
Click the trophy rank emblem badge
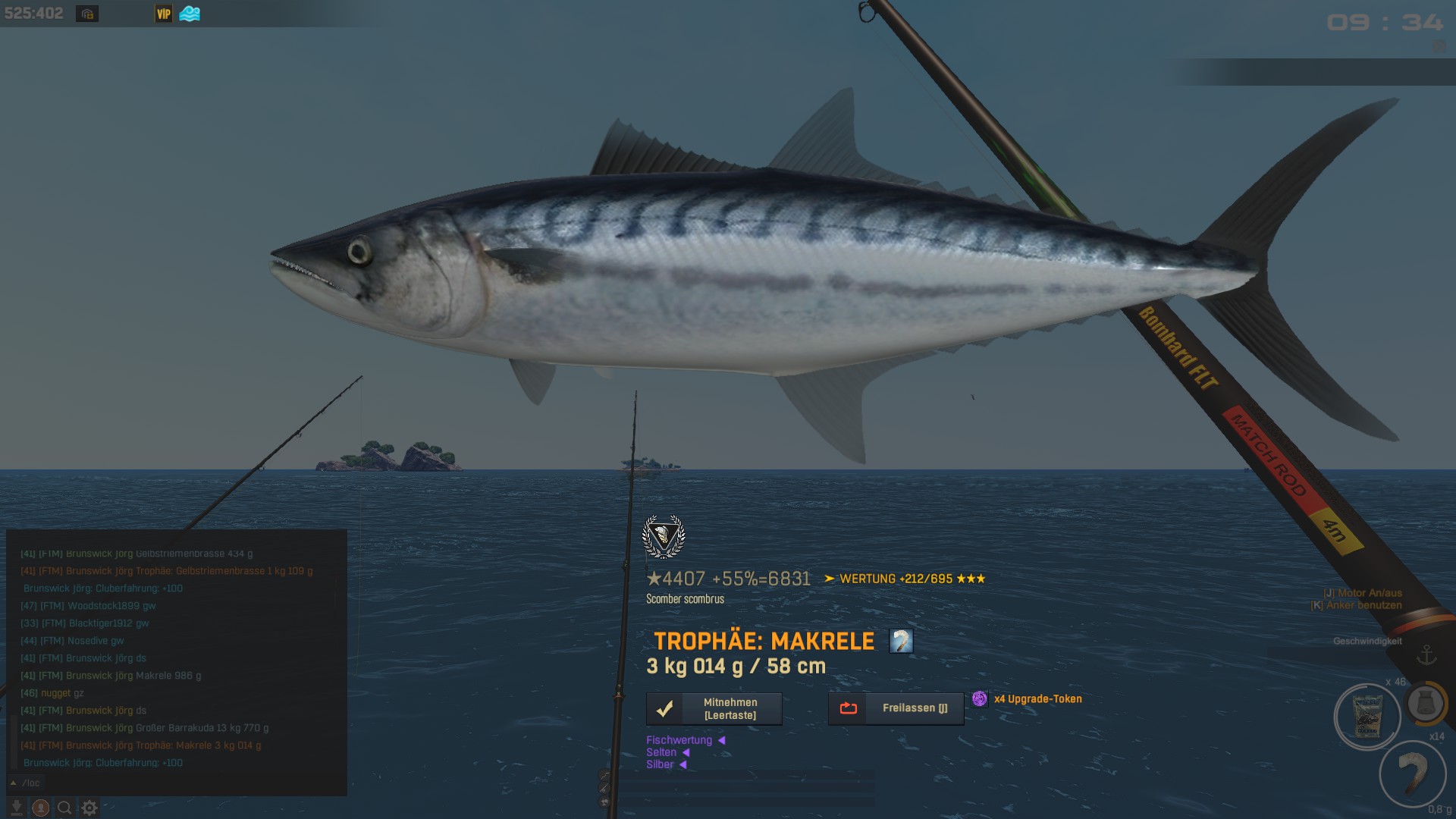pyautogui.click(x=664, y=537)
